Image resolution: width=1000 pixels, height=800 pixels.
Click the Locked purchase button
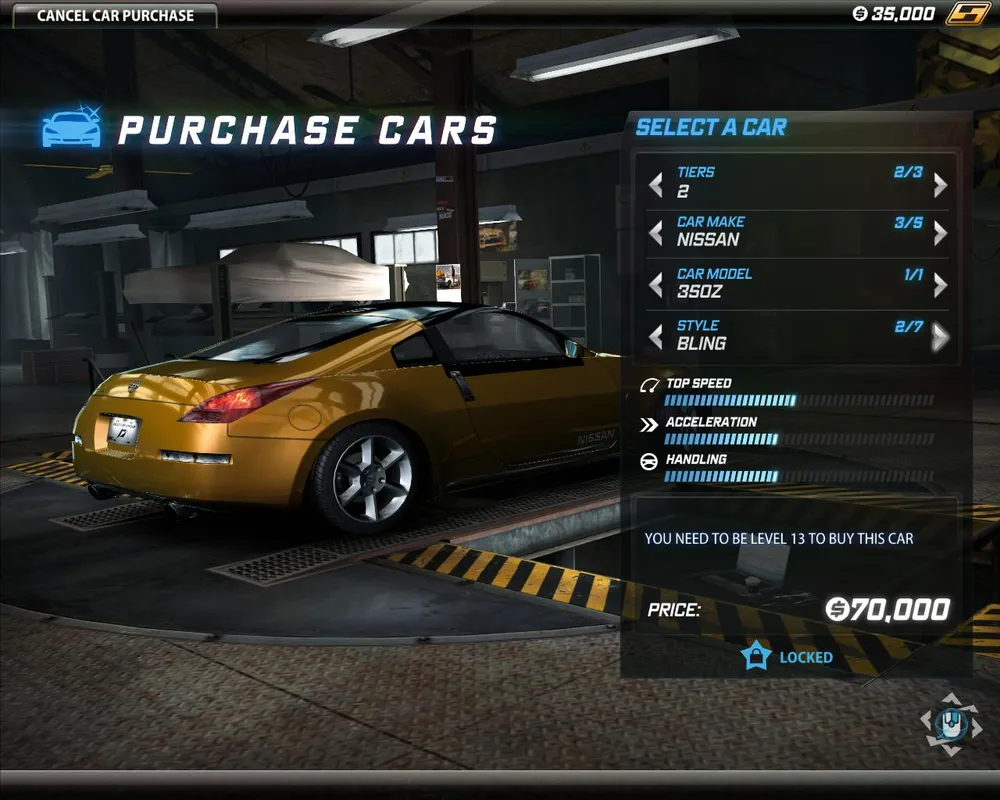pyautogui.click(x=788, y=657)
